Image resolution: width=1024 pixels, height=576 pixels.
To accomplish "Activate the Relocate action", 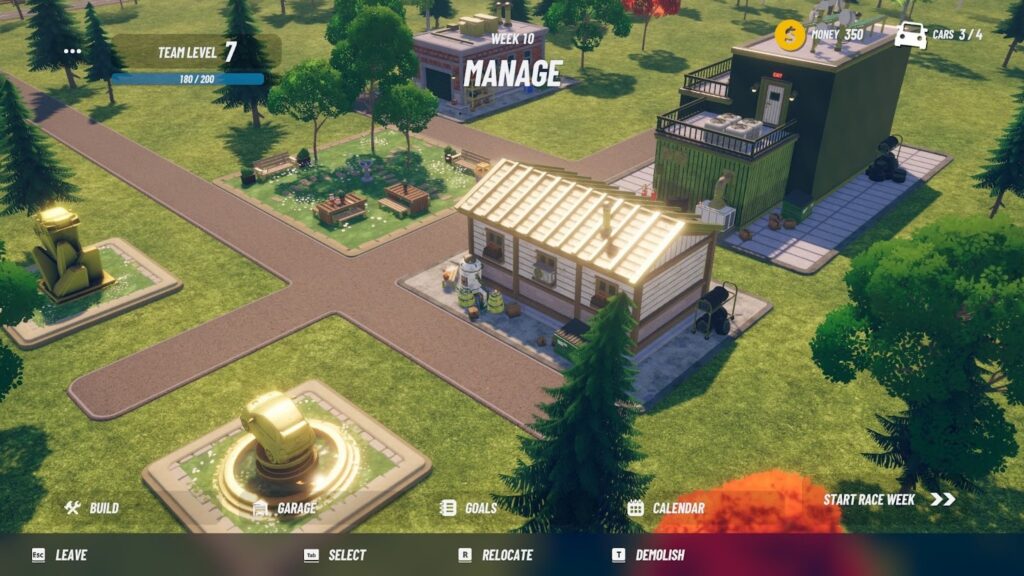I will coord(495,555).
